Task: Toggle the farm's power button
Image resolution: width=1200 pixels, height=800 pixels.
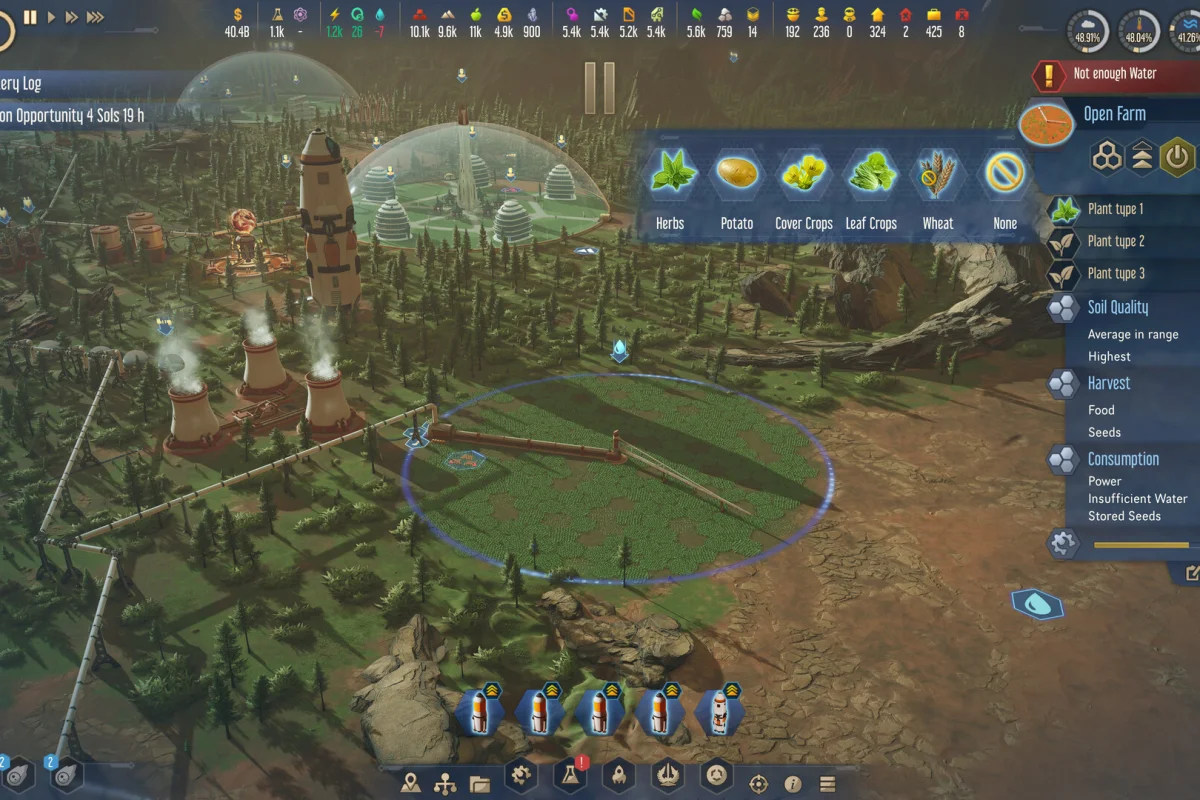Action: click(x=1178, y=157)
